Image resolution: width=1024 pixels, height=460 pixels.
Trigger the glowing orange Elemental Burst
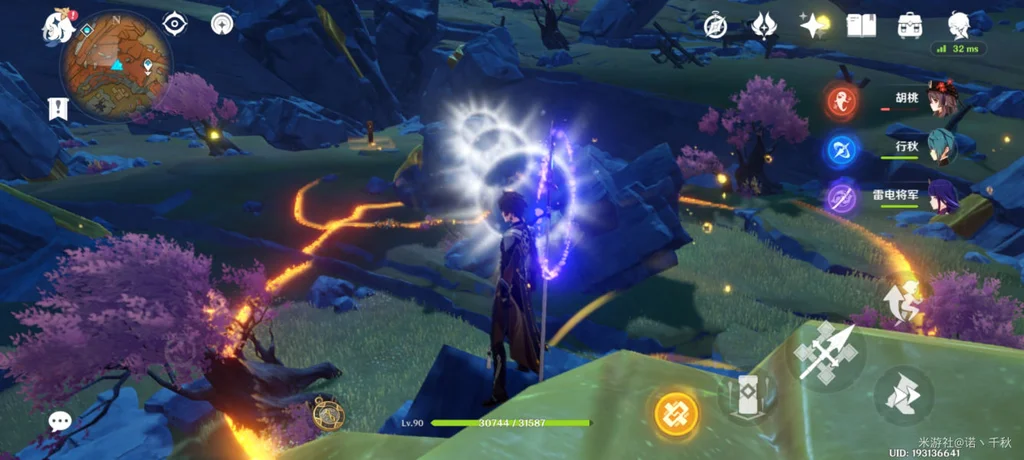tap(676, 413)
